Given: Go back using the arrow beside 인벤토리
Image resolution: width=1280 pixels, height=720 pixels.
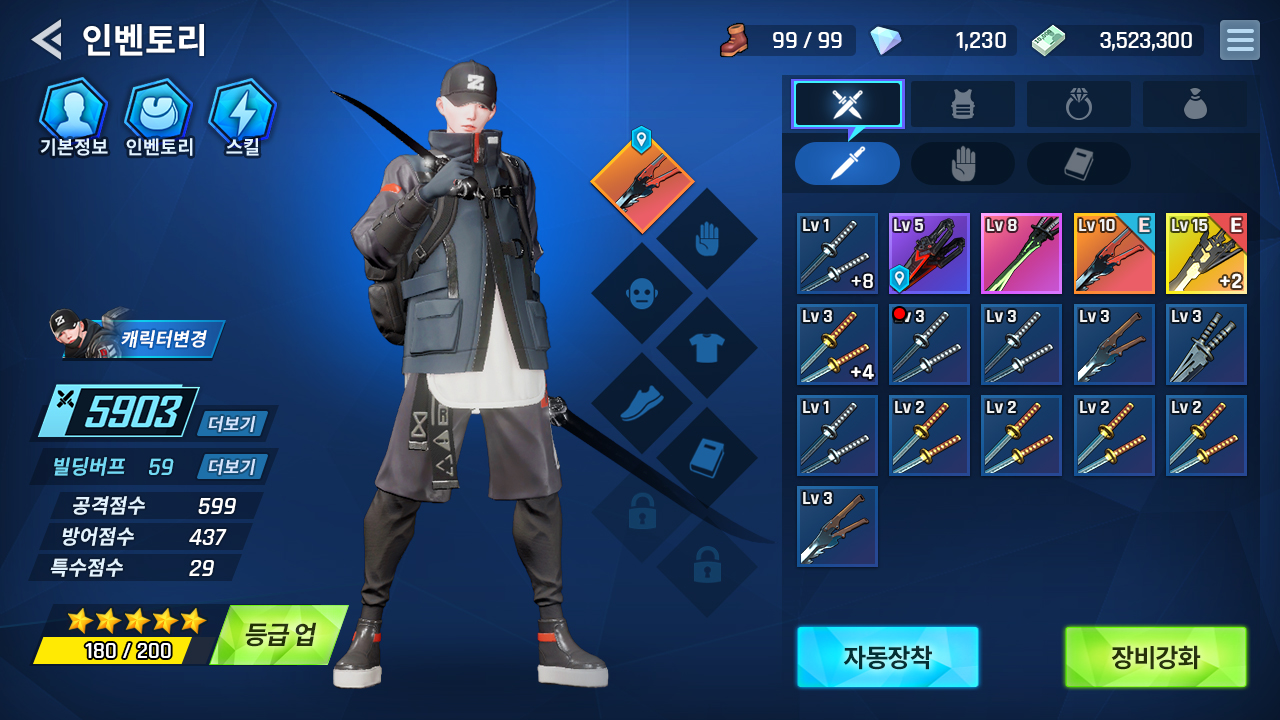Looking at the screenshot, I should click(x=46, y=39).
